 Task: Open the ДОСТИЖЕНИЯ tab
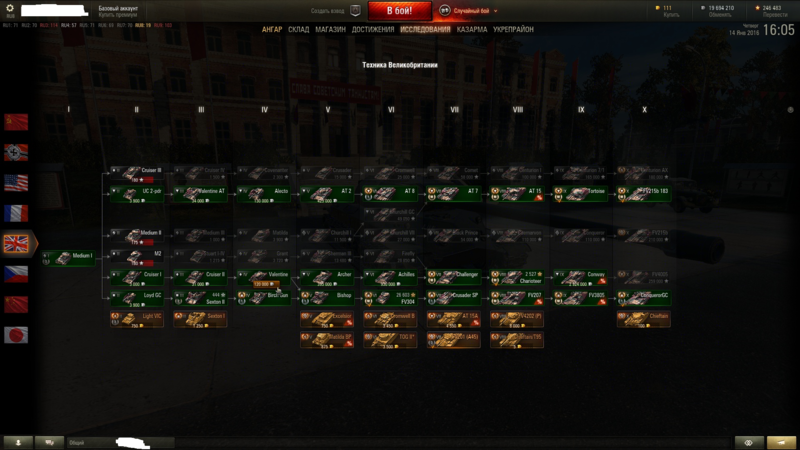(x=373, y=30)
